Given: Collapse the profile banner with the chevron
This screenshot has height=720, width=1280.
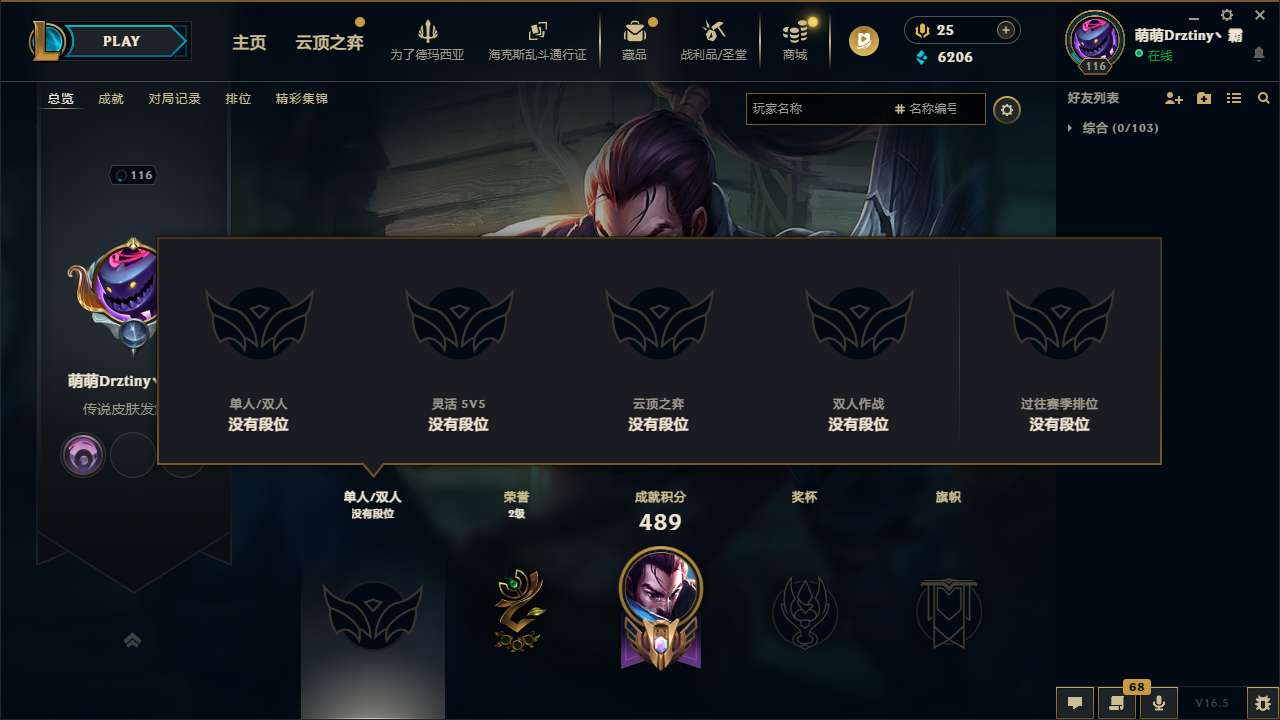Looking at the screenshot, I should pos(133,639).
